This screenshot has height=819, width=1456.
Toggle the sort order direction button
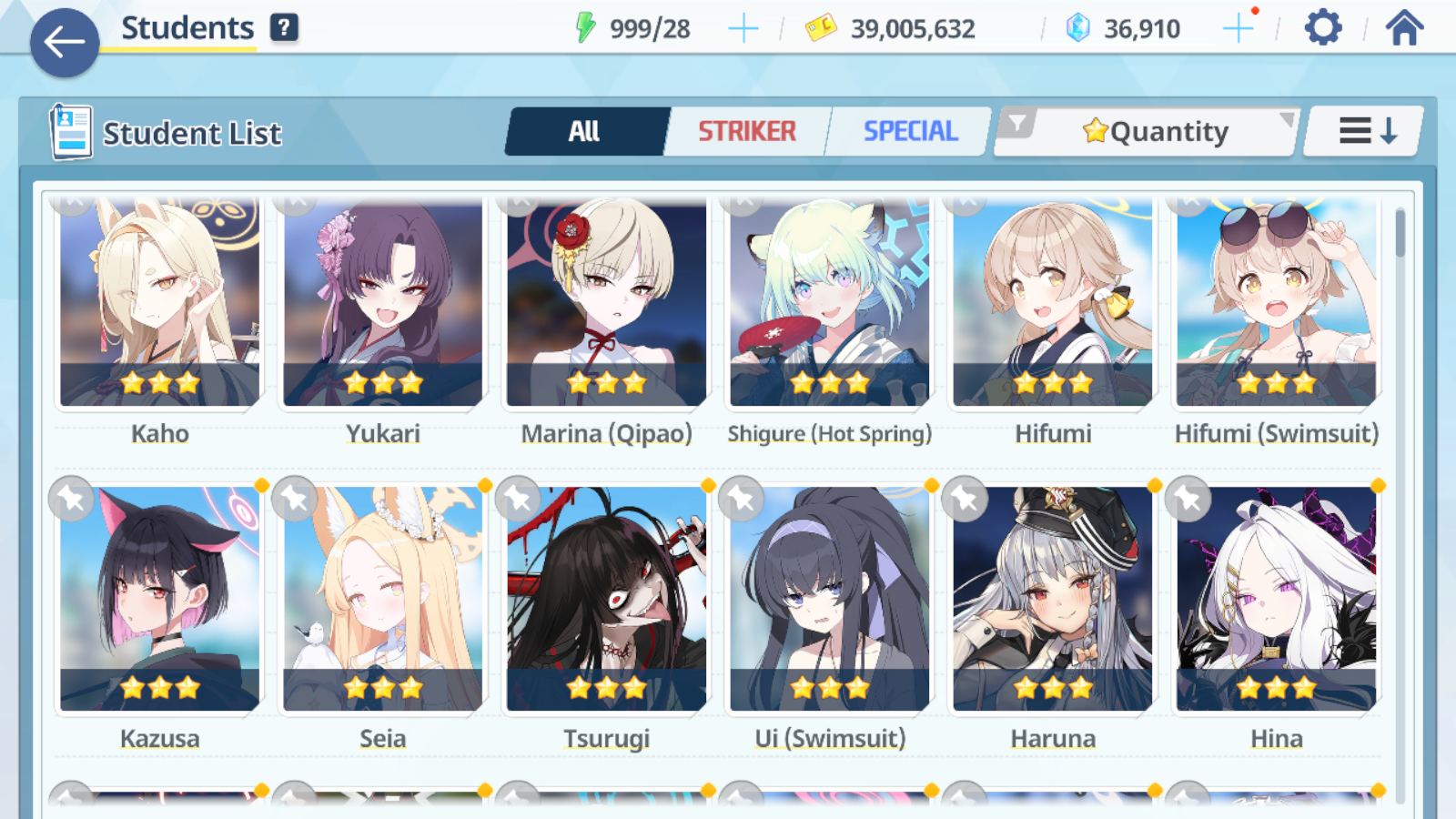pyautogui.click(x=1365, y=132)
